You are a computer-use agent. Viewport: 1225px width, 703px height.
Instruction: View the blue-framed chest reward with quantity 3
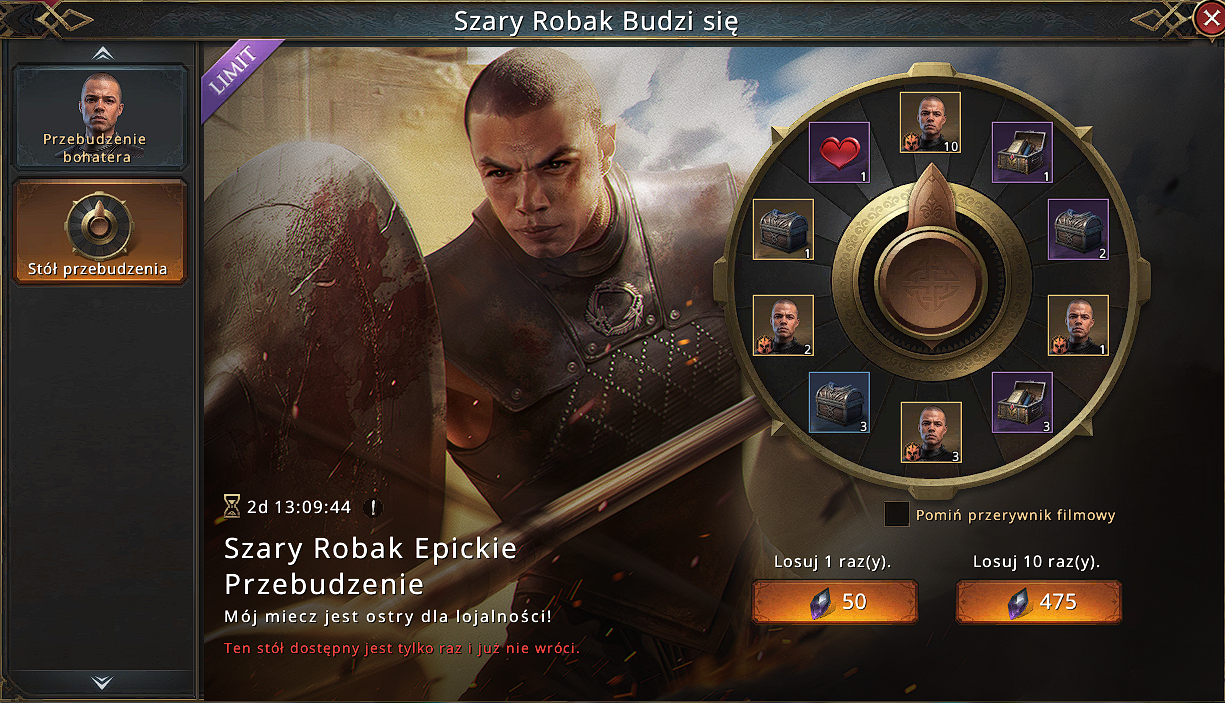(838, 403)
